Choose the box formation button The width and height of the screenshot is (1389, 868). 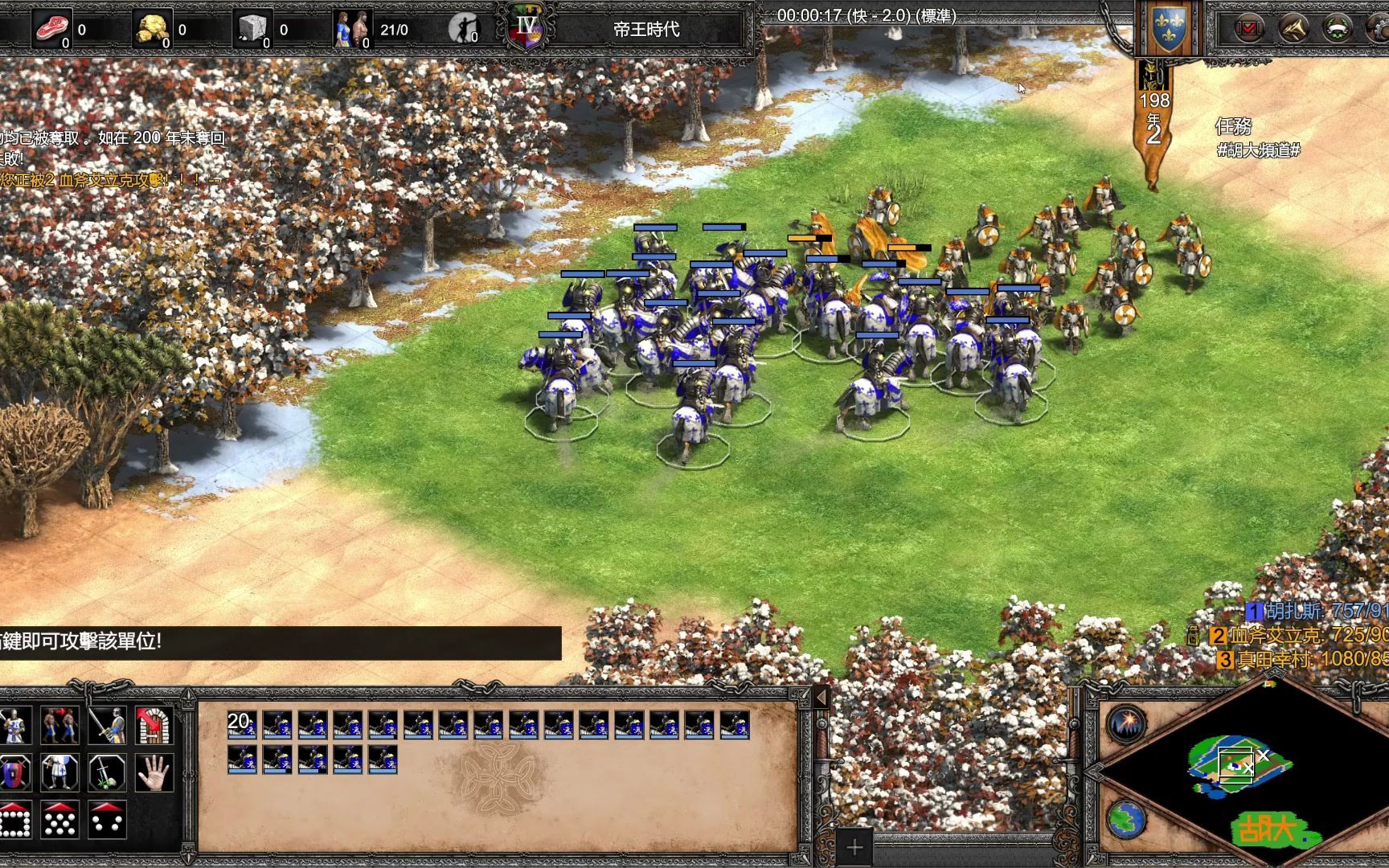[15, 820]
